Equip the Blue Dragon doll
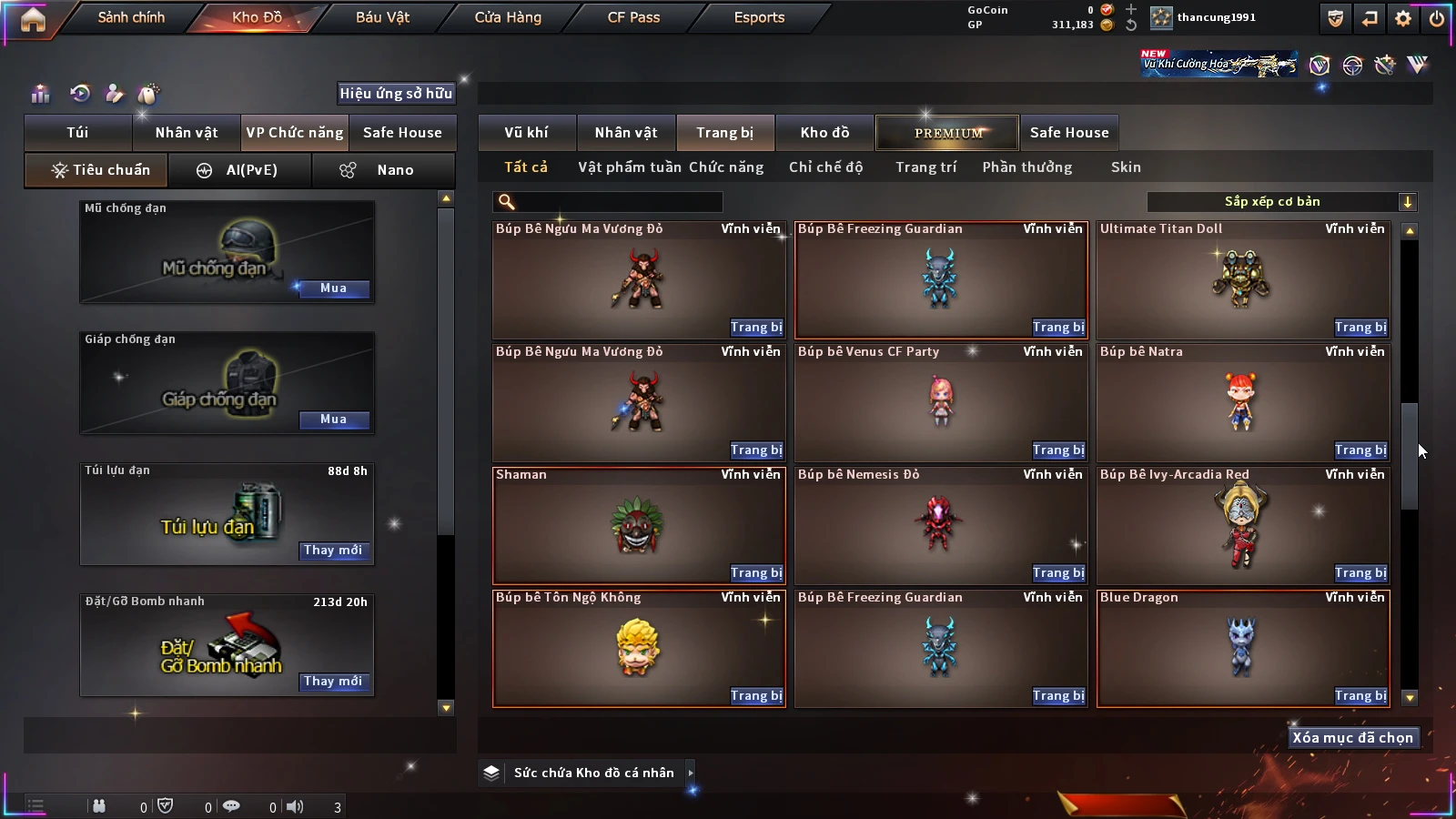1456x819 pixels. point(1360,696)
